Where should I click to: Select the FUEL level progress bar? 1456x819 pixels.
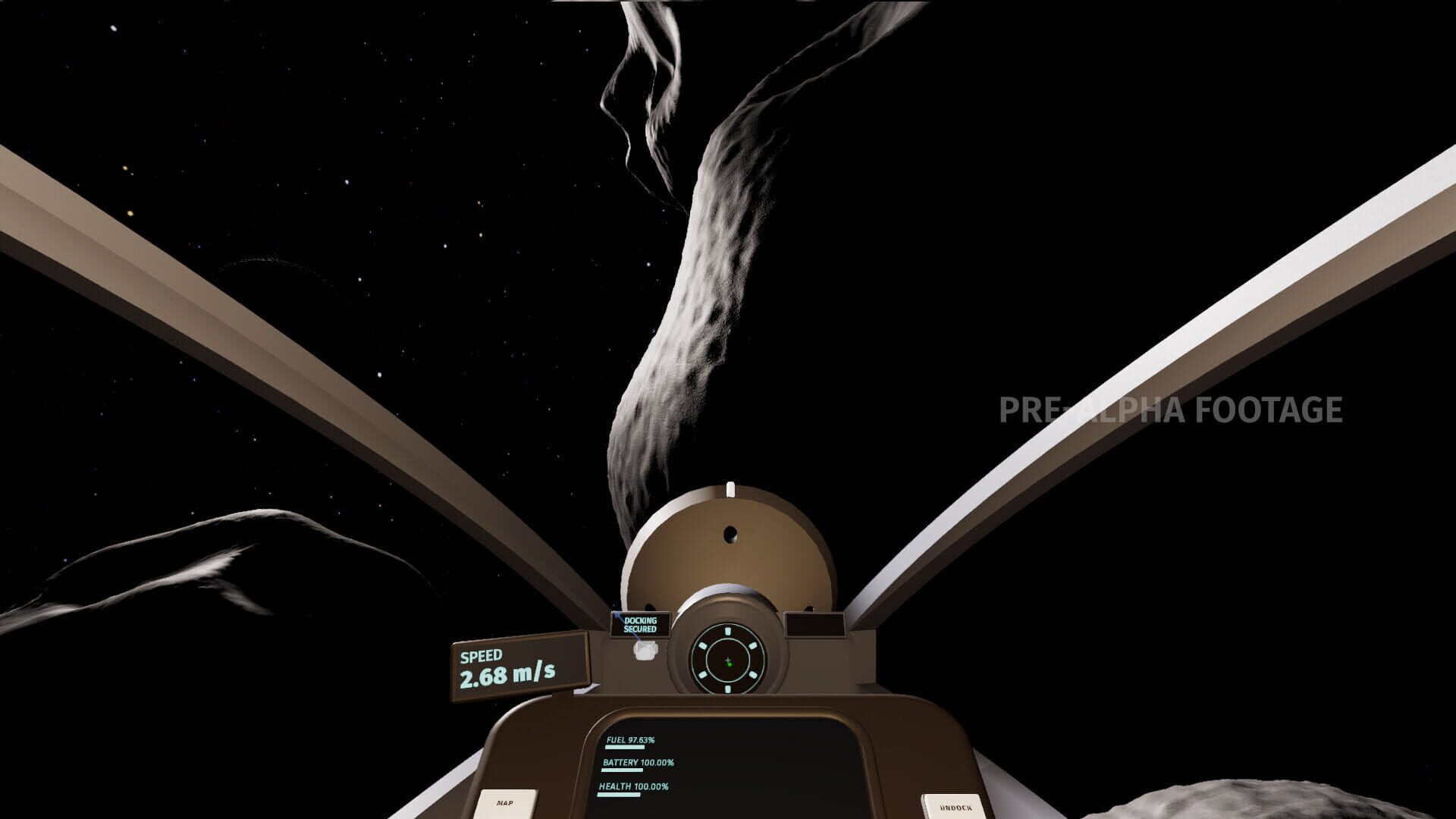pyautogui.click(x=624, y=747)
